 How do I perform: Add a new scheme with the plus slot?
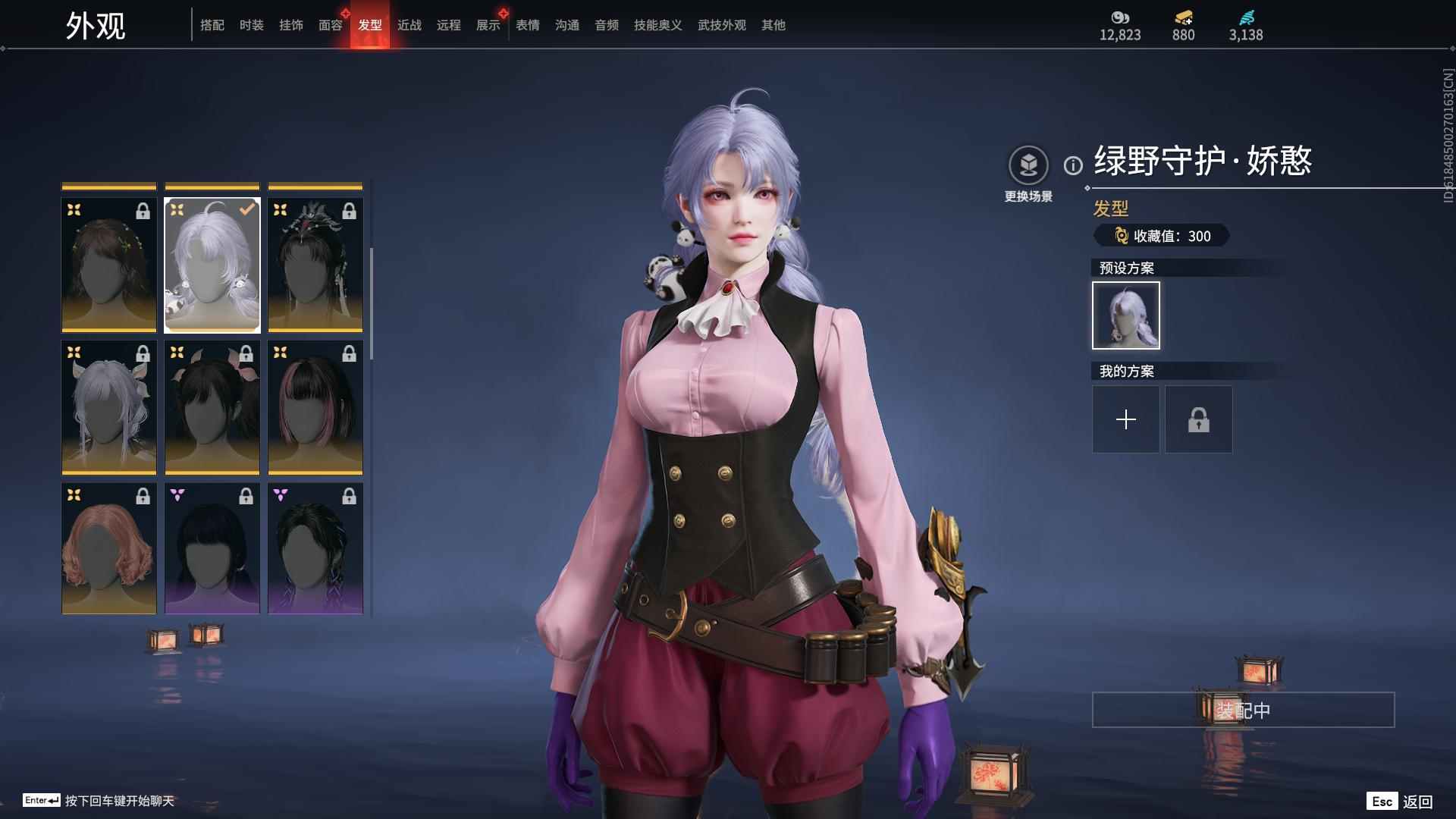point(1126,419)
